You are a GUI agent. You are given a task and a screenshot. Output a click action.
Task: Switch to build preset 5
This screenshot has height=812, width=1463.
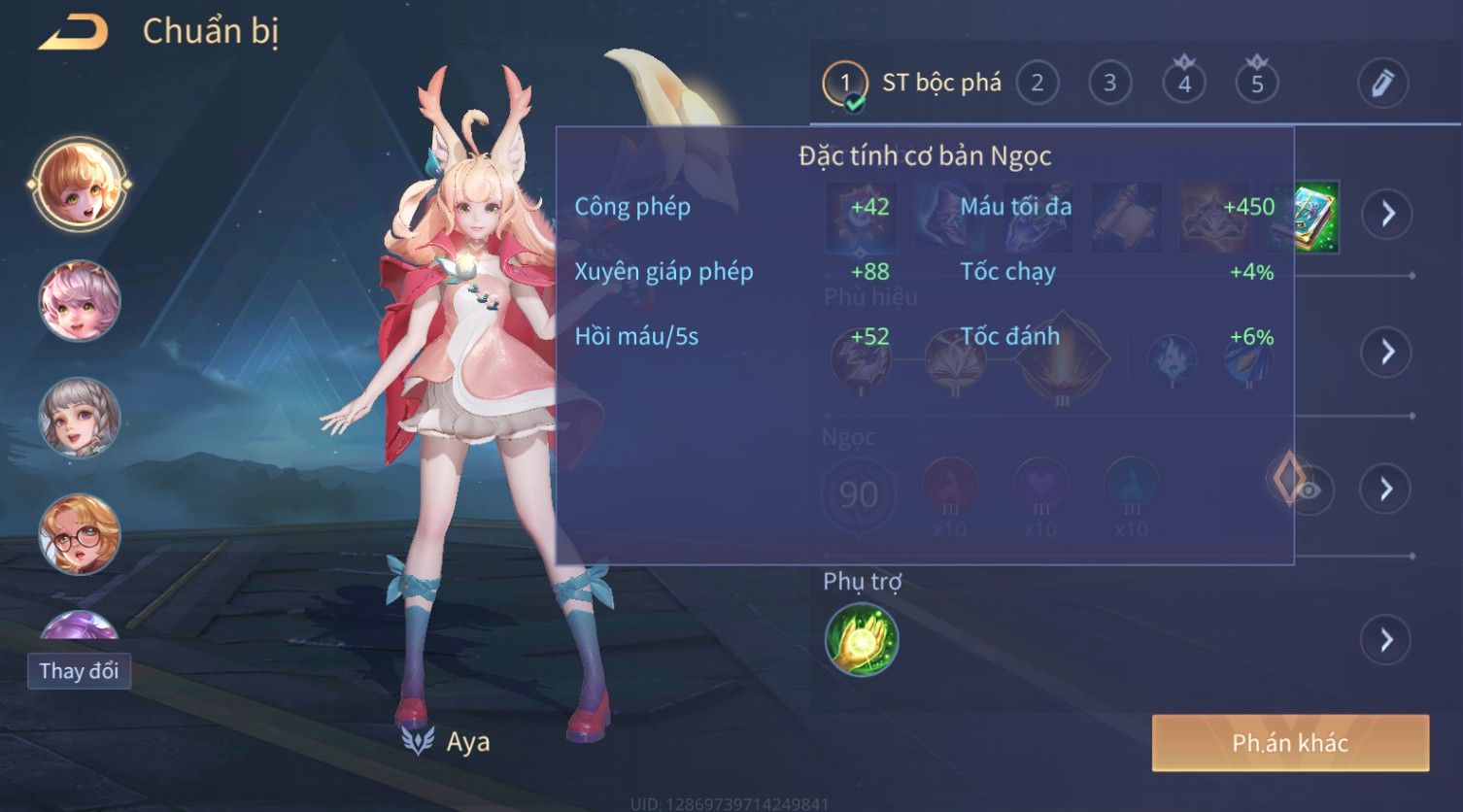pyautogui.click(x=1256, y=84)
